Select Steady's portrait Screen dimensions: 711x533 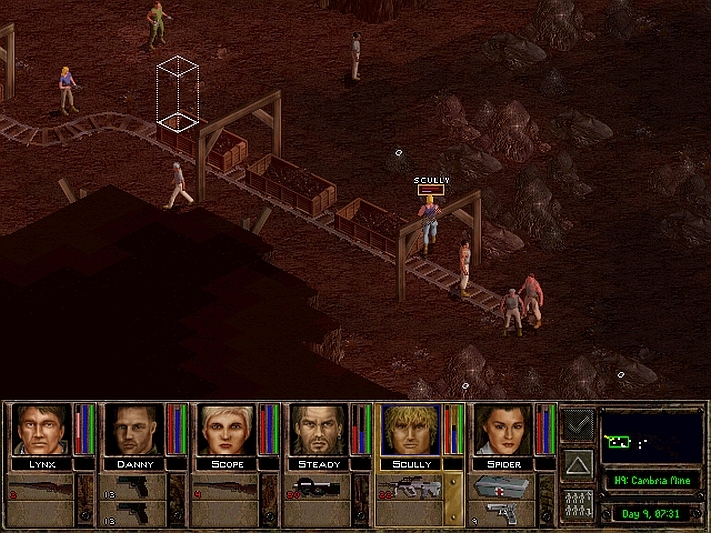pyautogui.click(x=318, y=430)
